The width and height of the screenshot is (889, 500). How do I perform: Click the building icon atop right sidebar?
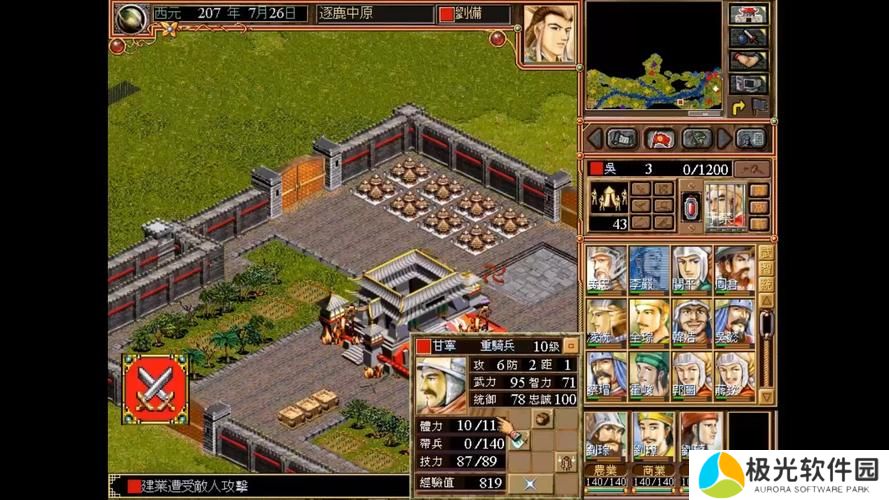click(747, 15)
